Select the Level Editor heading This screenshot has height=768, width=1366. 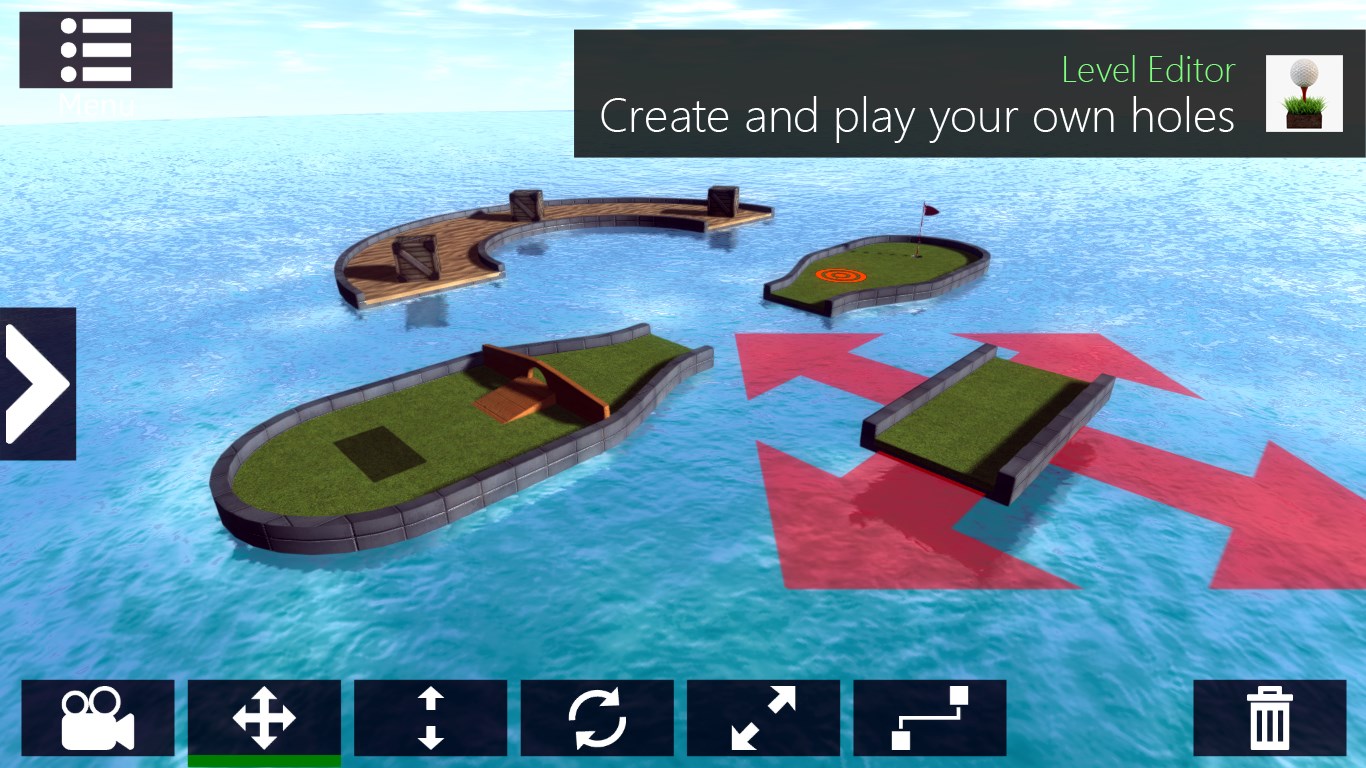click(x=1148, y=70)
